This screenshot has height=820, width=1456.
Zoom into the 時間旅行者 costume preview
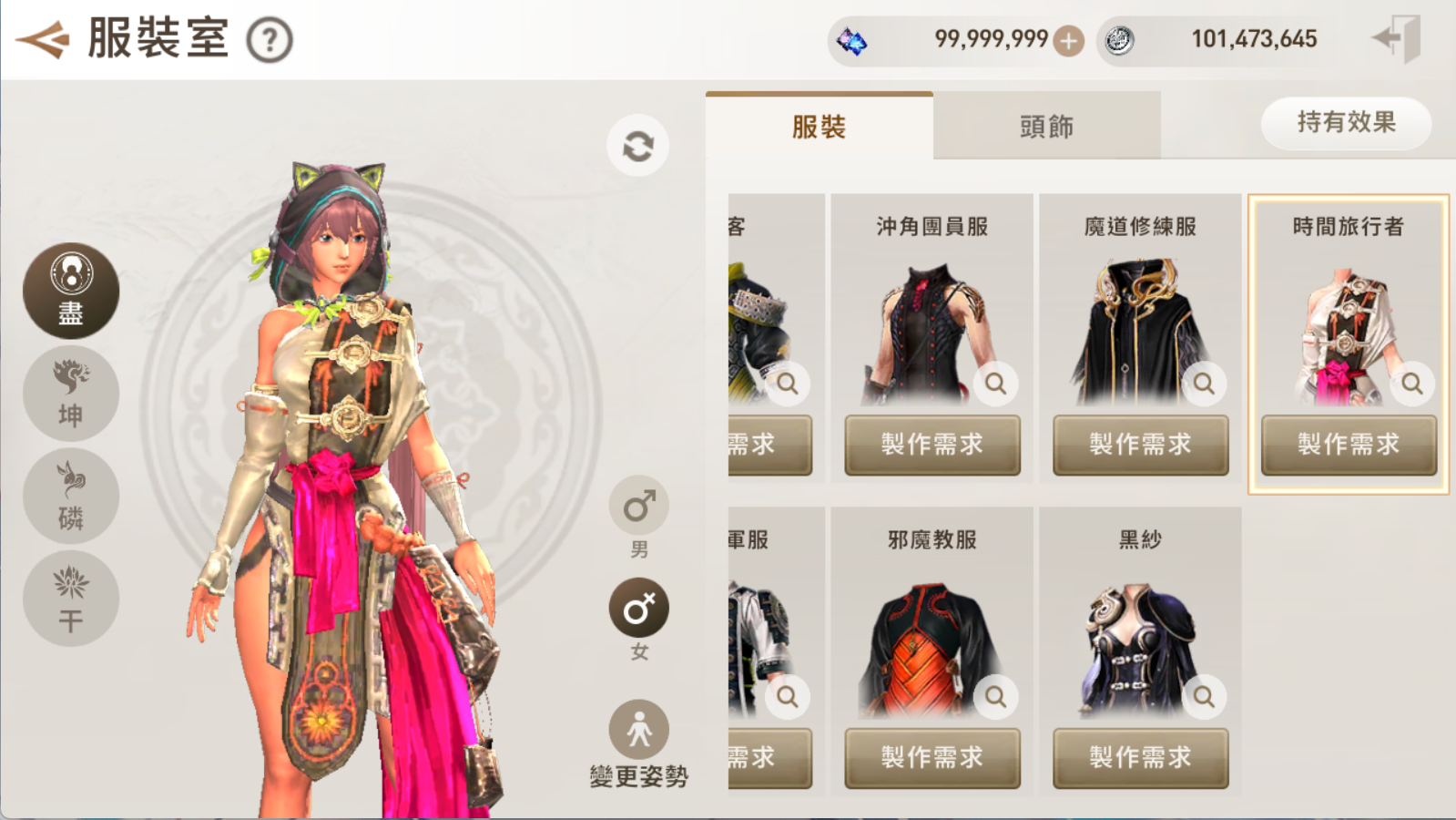click(1412, 384)
